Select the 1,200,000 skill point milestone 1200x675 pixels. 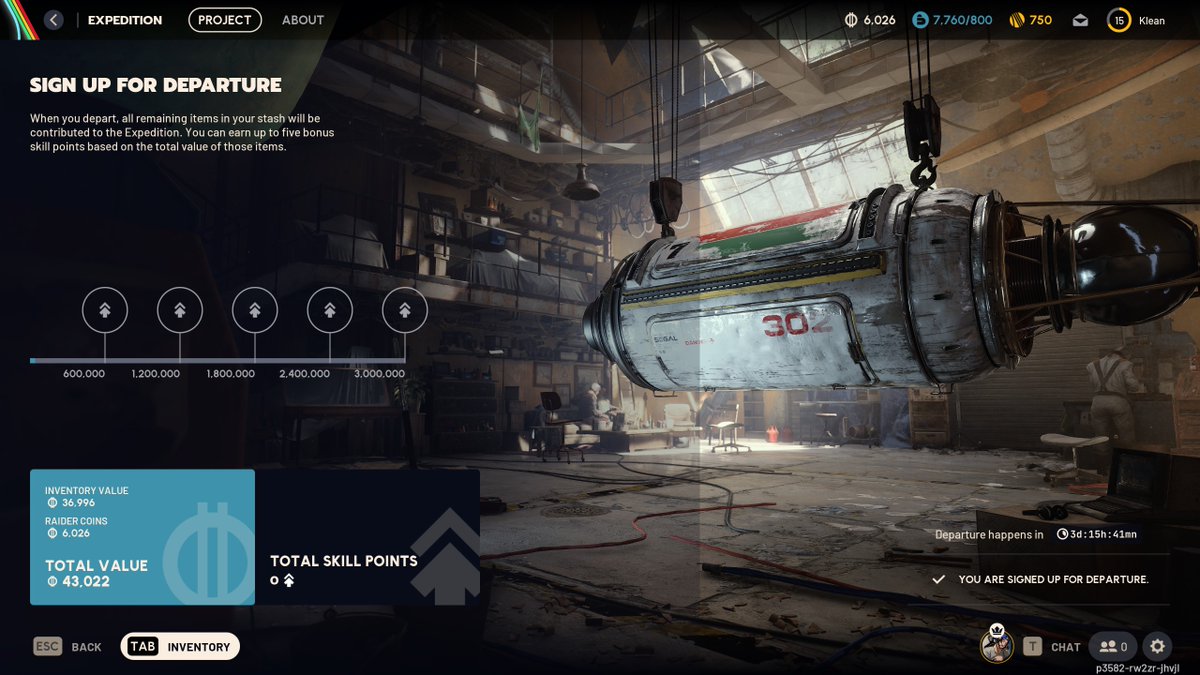pos(180,310)
